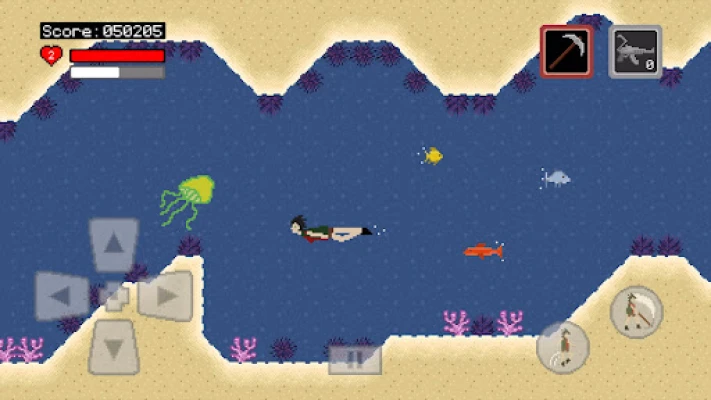711x400 pixels.
Task: Tap the D-pad up arrow
Action: tap(114, 244)
